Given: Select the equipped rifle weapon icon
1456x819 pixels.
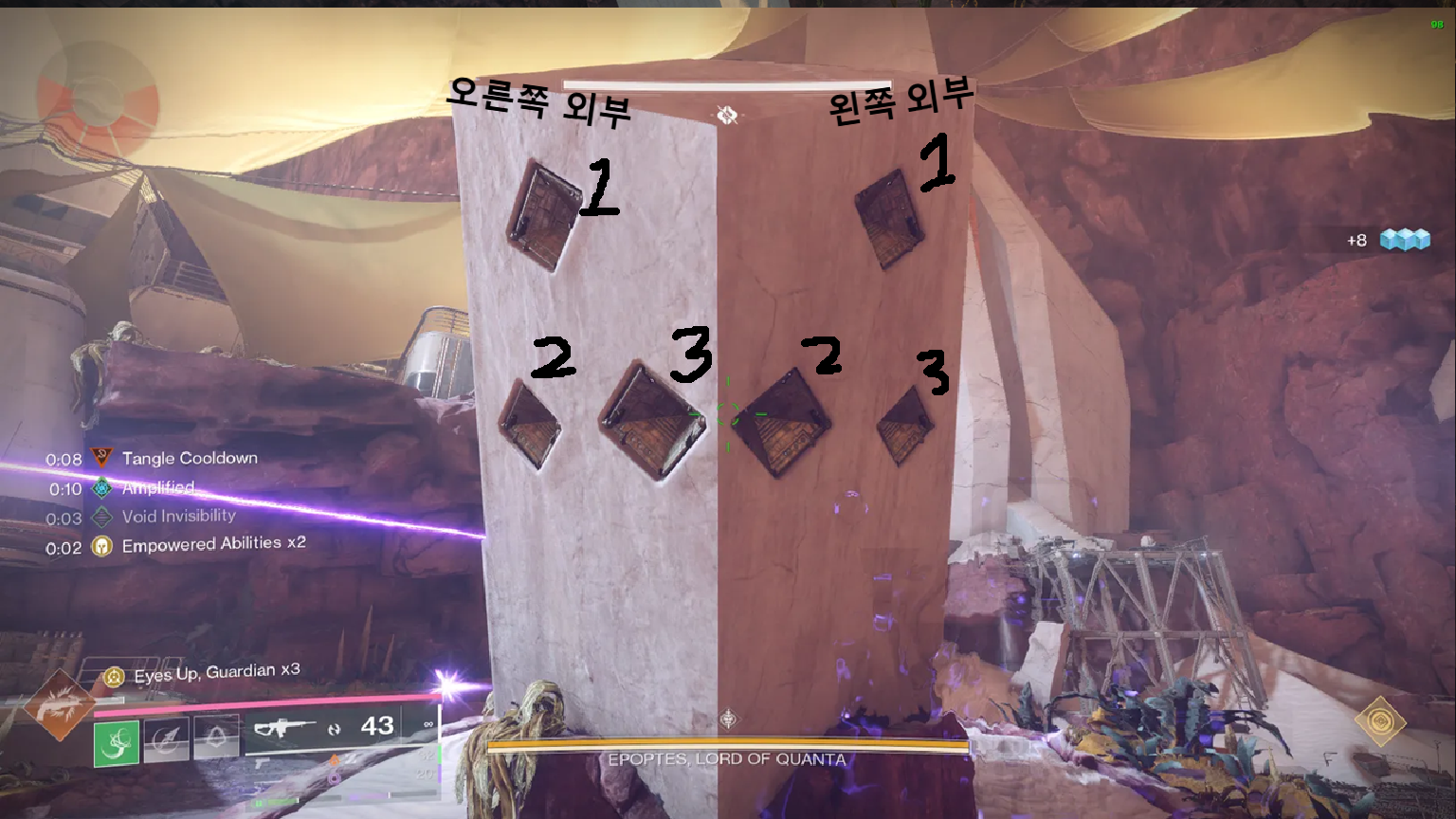Looking at the screenshot, I should click(283, 729).
